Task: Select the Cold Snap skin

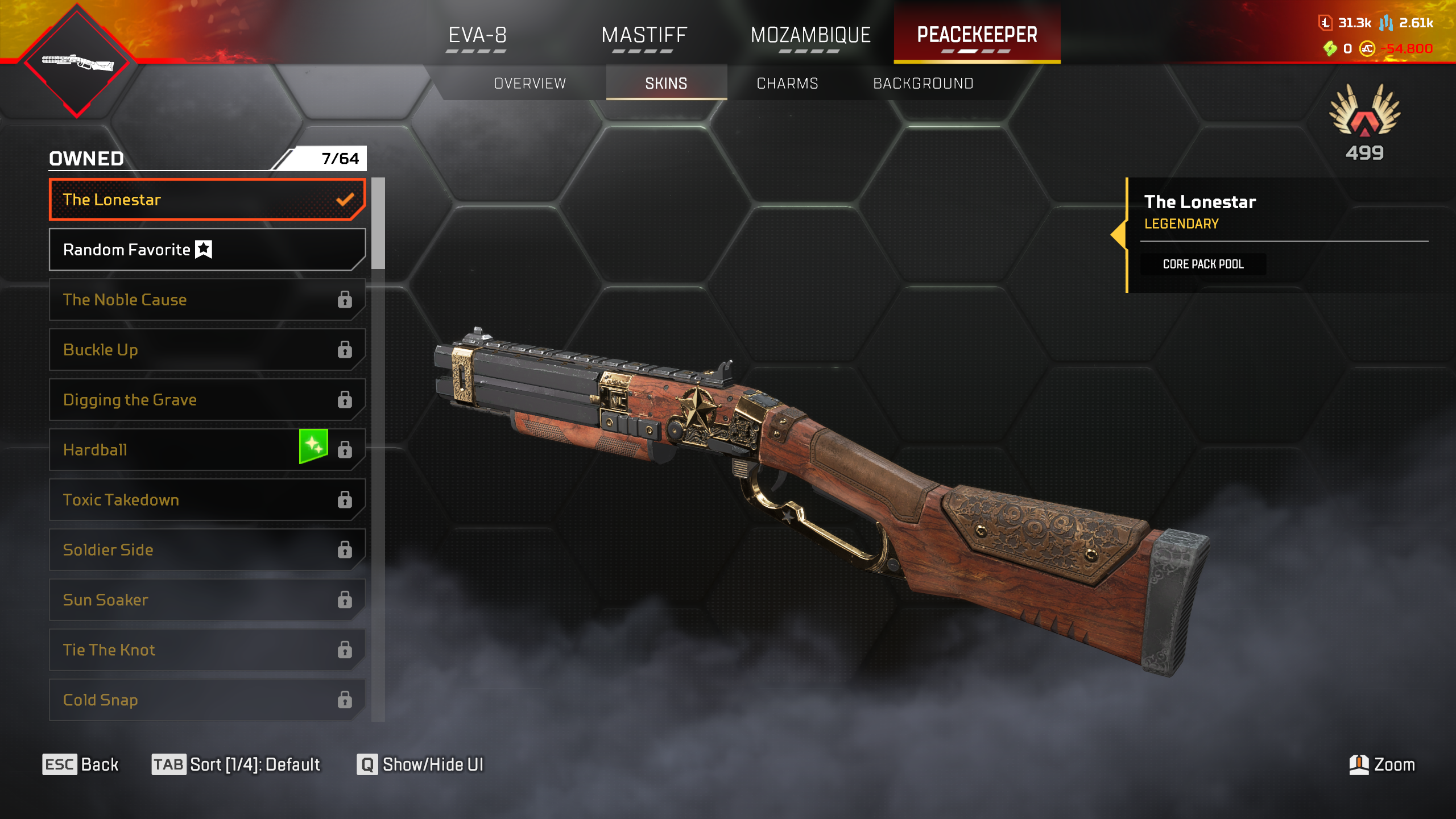Action: [207, 700]
